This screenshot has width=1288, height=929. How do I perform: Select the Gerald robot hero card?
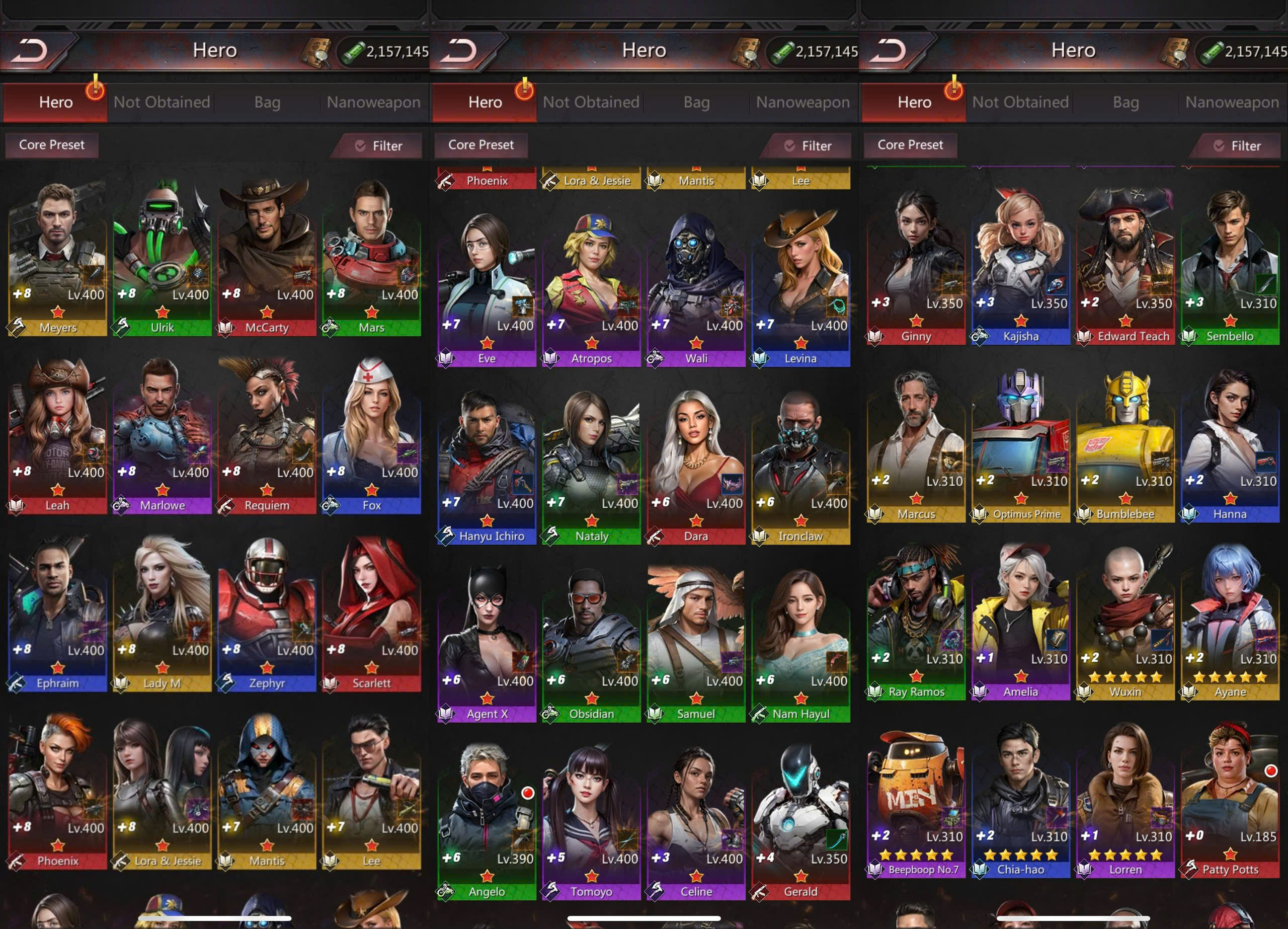click(x=800, y=820)
